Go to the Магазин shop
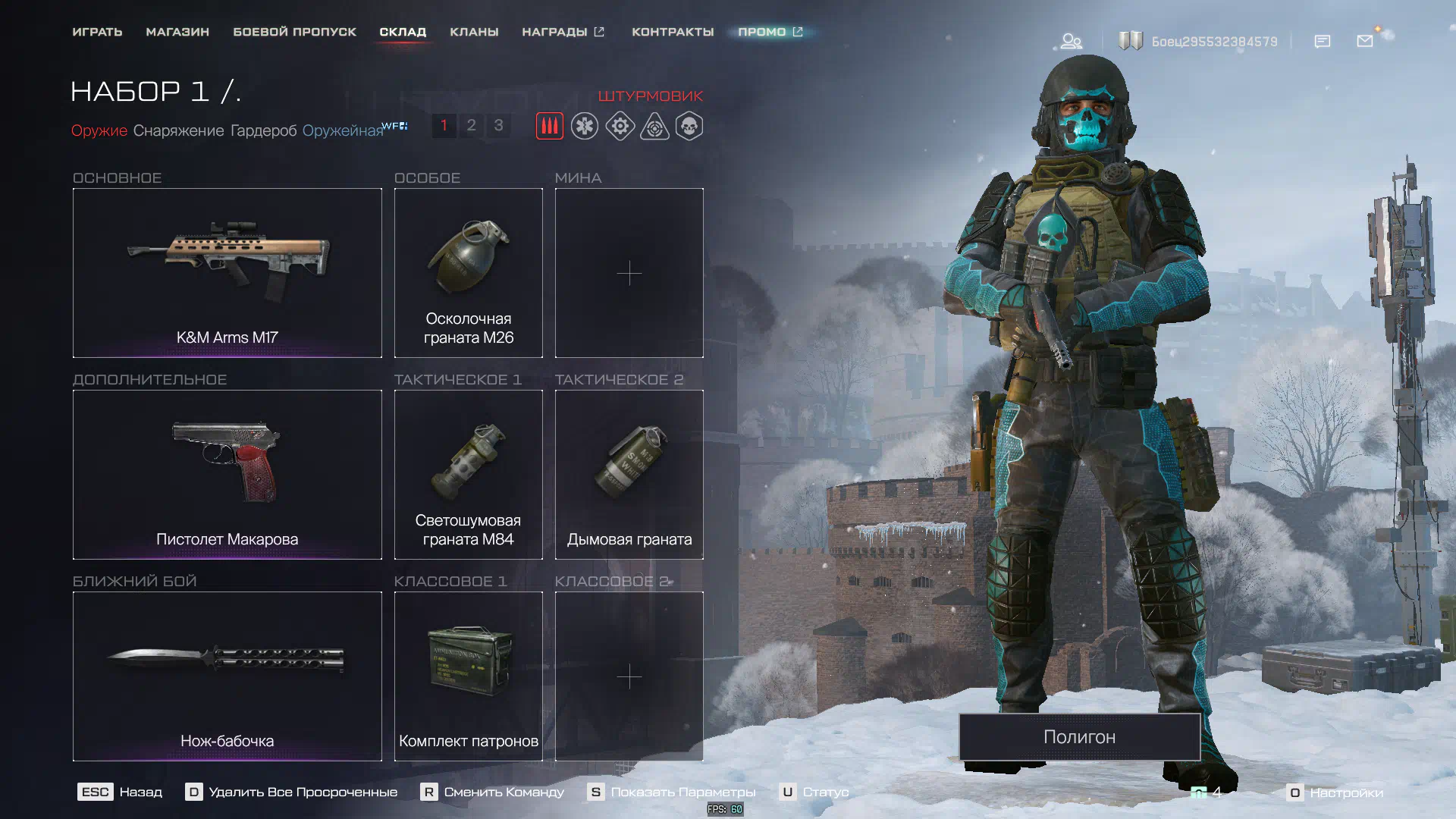Image resolution: width=1456 pixels, height=819 pixels. tap(177, 32)
